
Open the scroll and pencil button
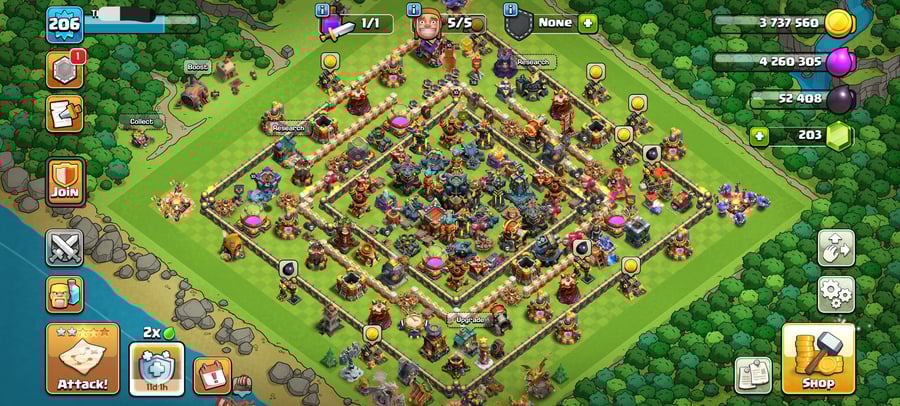[65, 113]
